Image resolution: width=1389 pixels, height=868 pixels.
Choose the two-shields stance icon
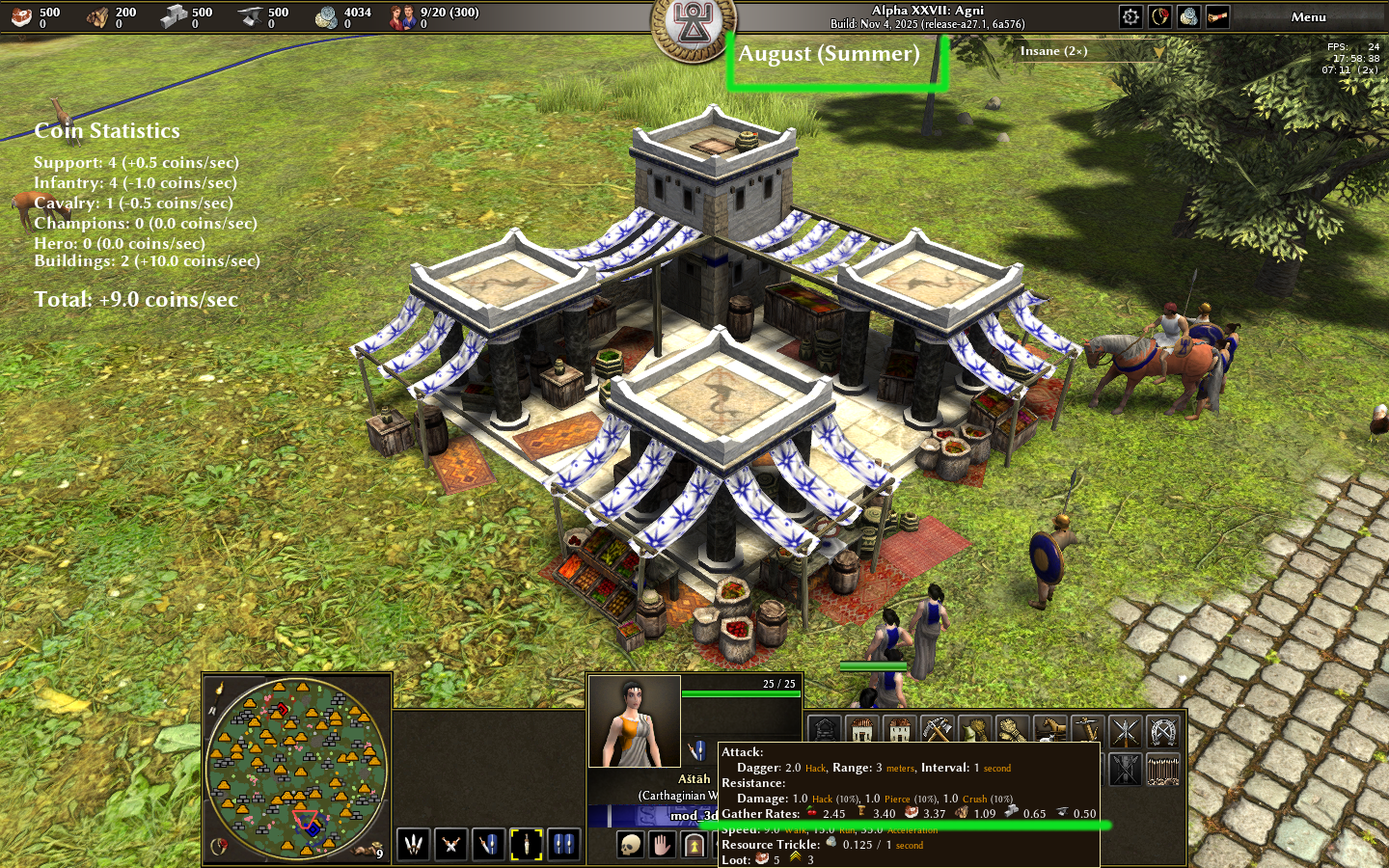563,845
